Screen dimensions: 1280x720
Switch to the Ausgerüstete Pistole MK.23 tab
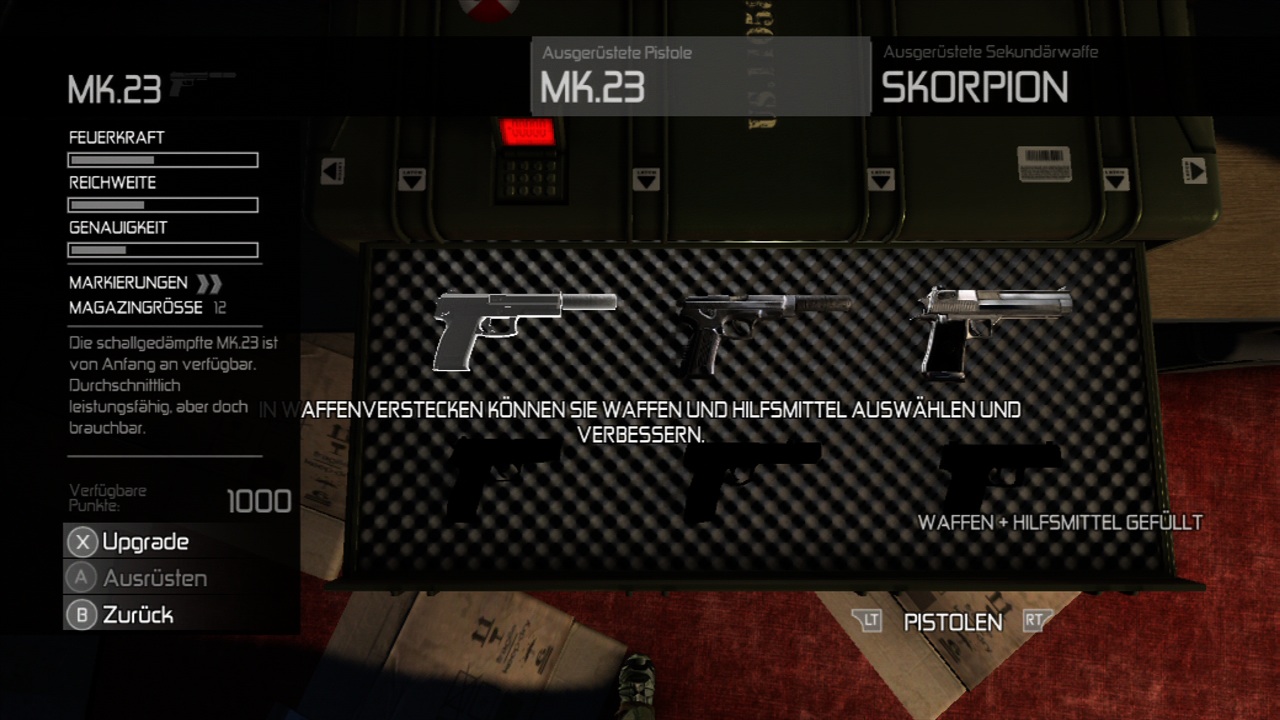tap(700, 76)
